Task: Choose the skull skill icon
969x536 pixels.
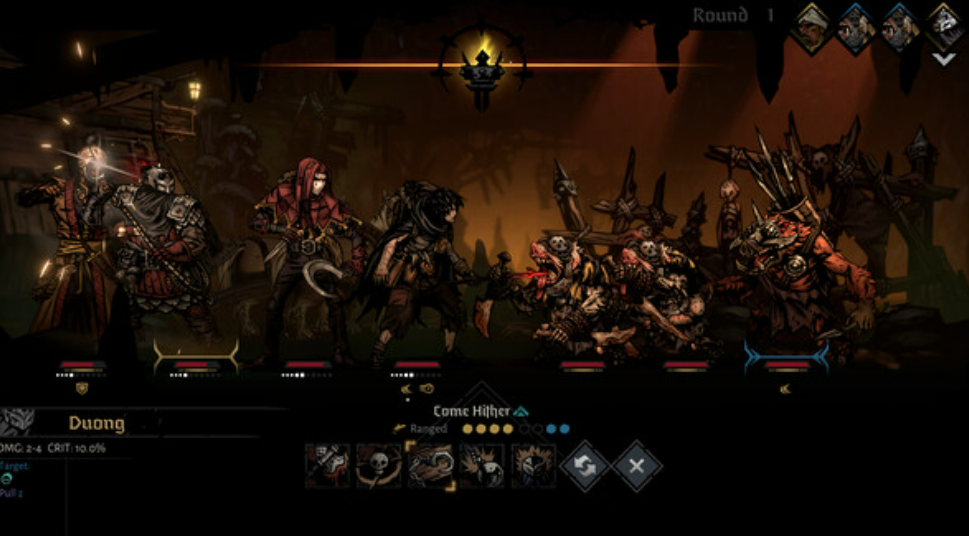Action: pyautogui.click(x=379, y=466)
